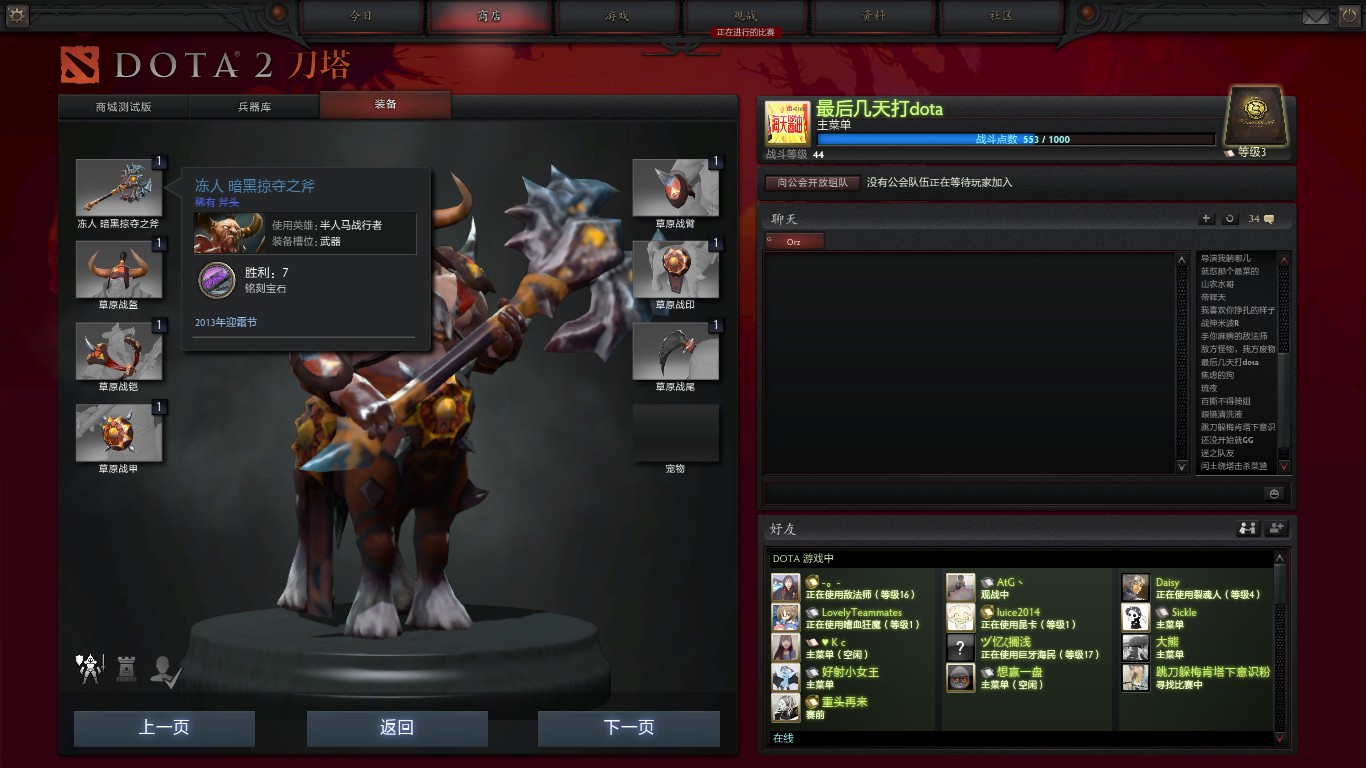Select the 暗黑掠夺之斧 weapon slot
1366x768 pixels.
119,188
